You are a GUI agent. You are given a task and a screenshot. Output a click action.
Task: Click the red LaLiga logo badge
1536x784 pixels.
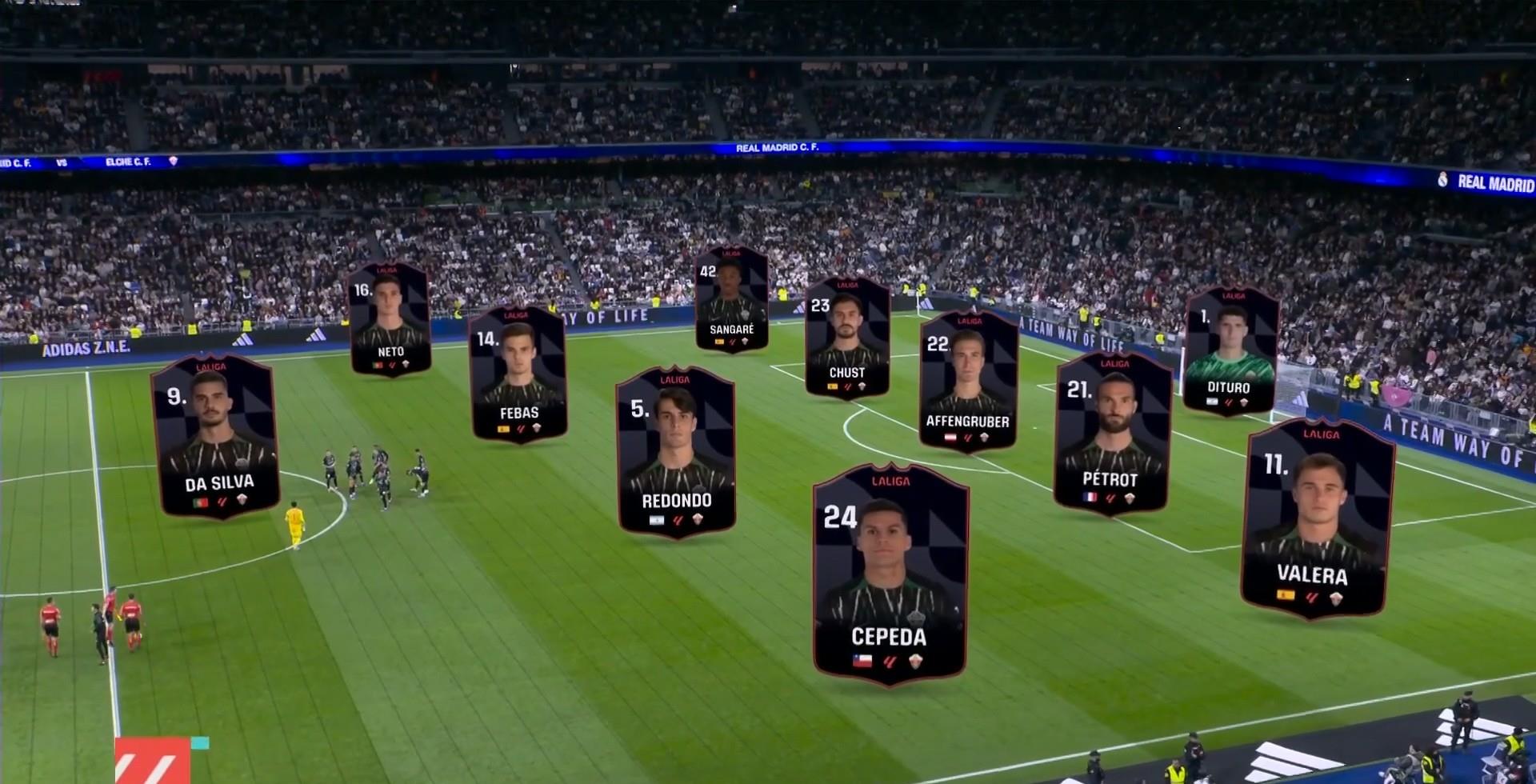(152, 760)
